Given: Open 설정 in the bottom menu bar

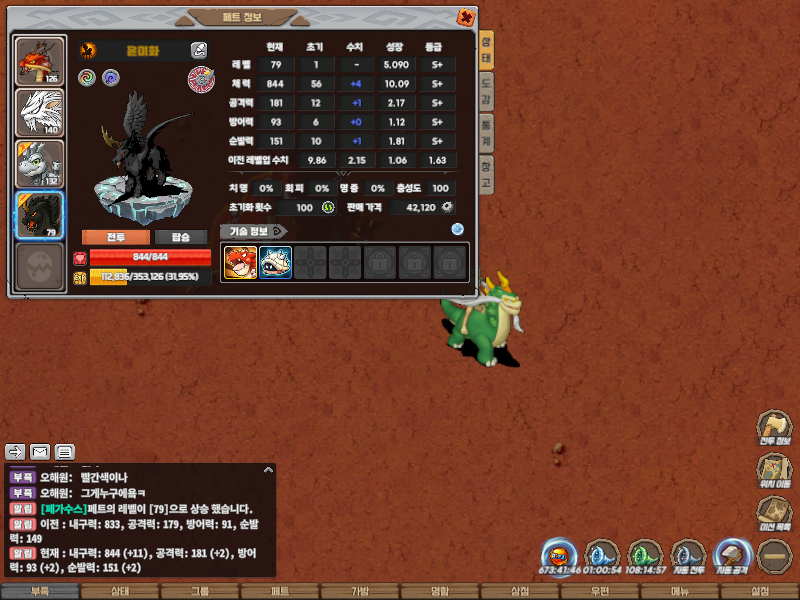Looking at the screenshot, I should click(760, 591).
